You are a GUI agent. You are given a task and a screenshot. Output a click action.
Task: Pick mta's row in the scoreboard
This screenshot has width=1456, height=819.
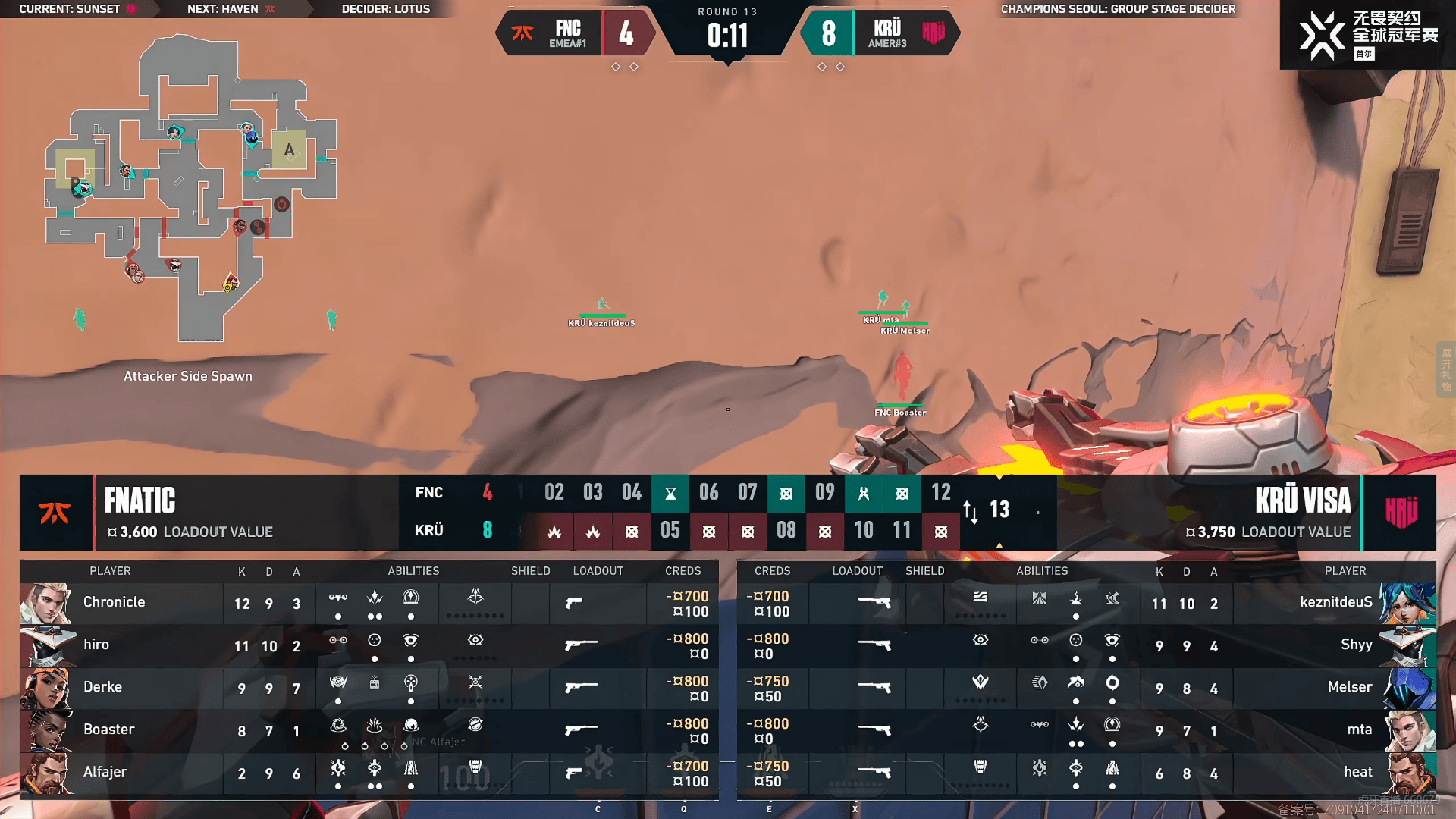click(x=1086, y=731)
